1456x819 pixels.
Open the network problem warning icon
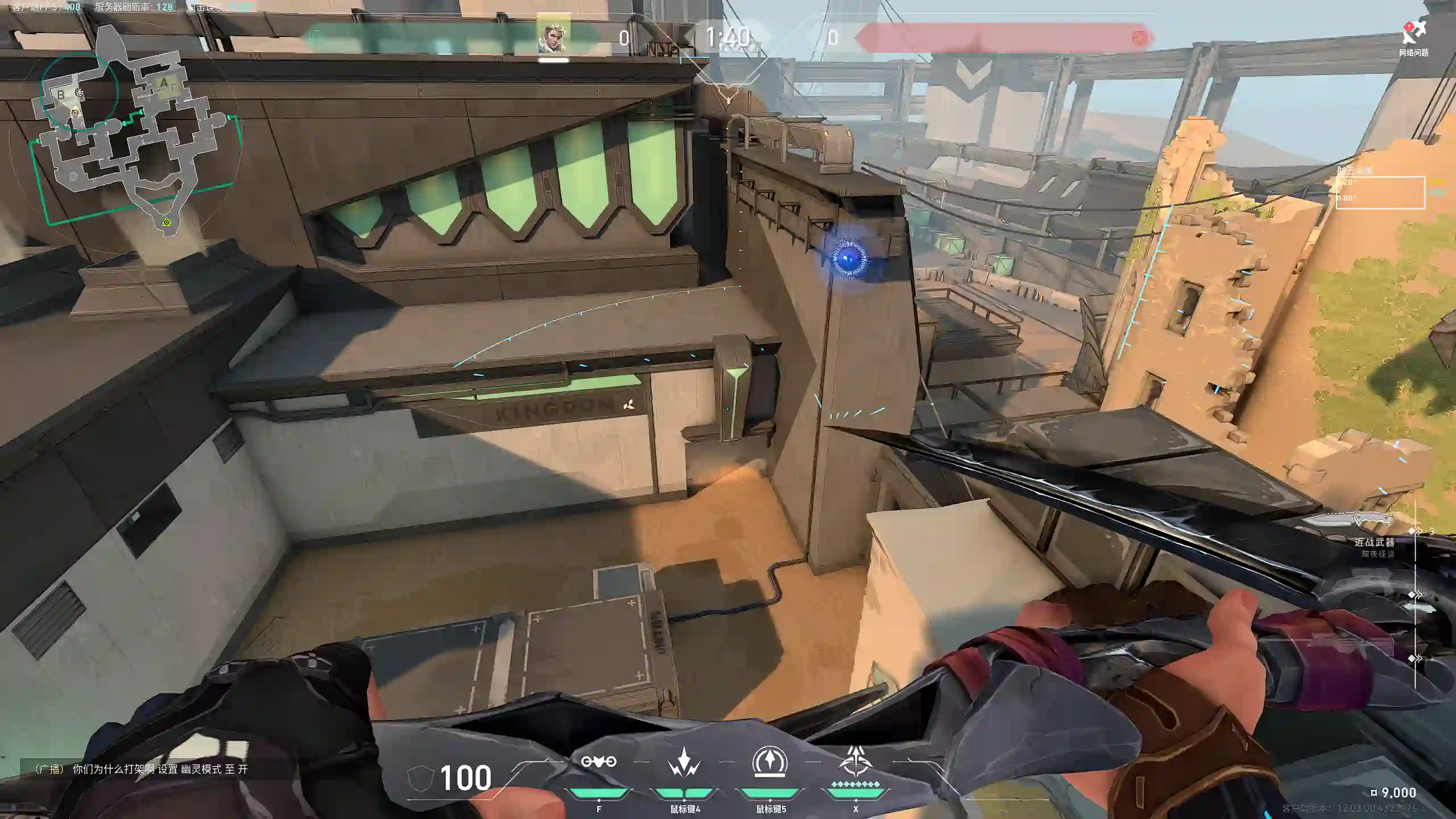pyautogui.click(x=1413, y=34)
